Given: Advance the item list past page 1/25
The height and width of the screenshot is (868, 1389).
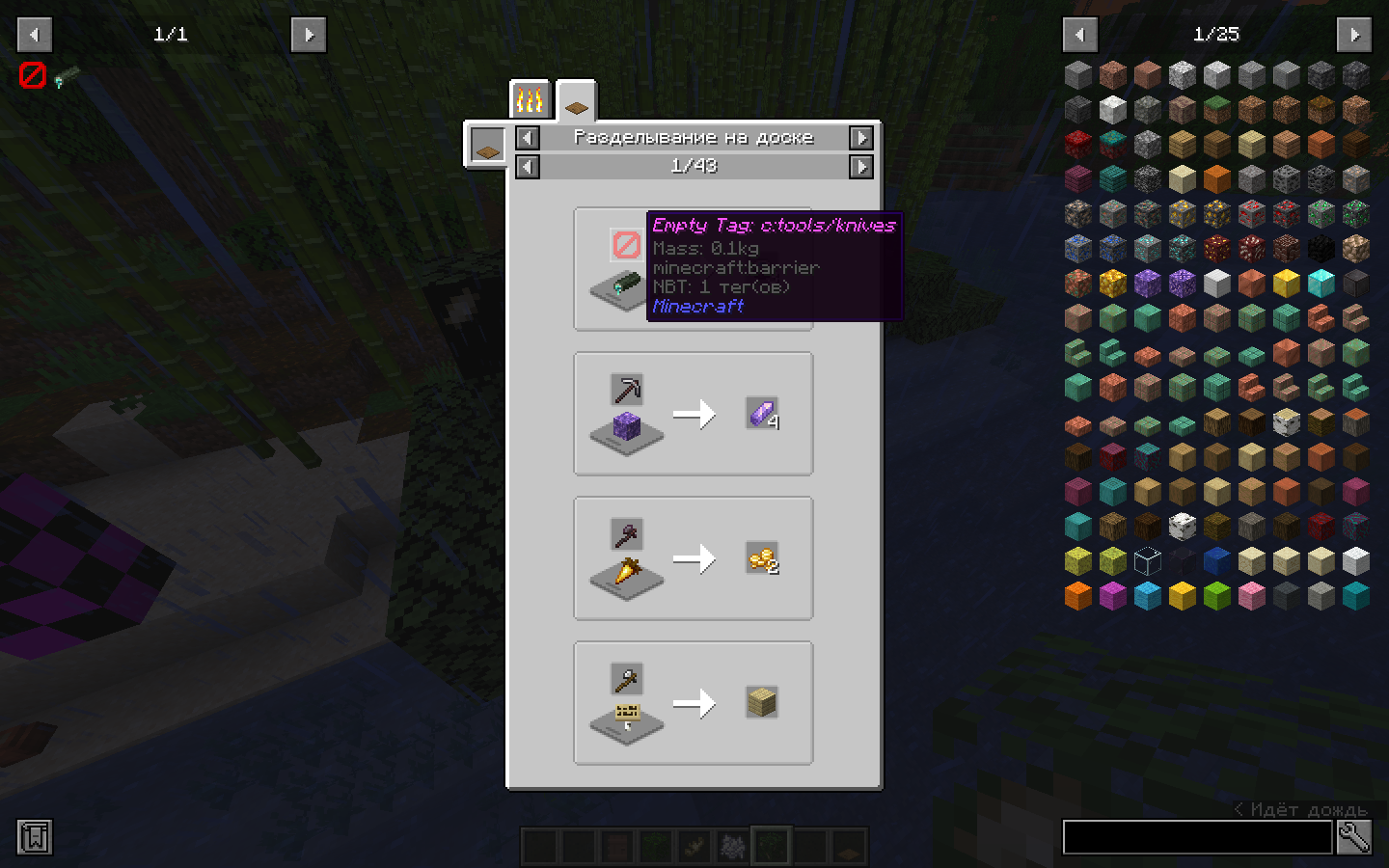Looking at the screenshot, I should (x=1354, y=34).
